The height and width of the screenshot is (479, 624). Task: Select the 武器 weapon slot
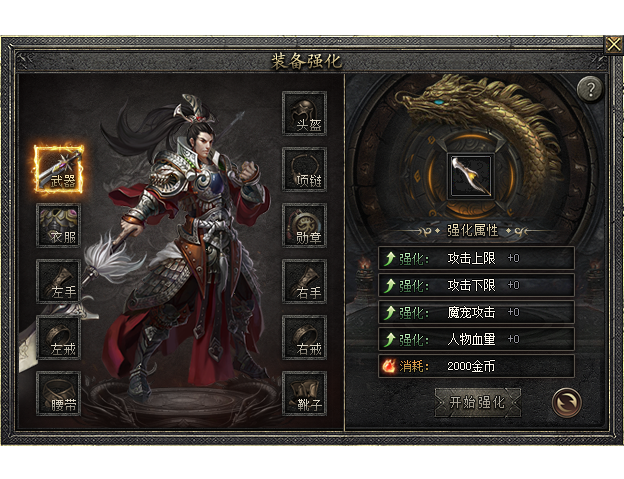click(x=59, y=168)
